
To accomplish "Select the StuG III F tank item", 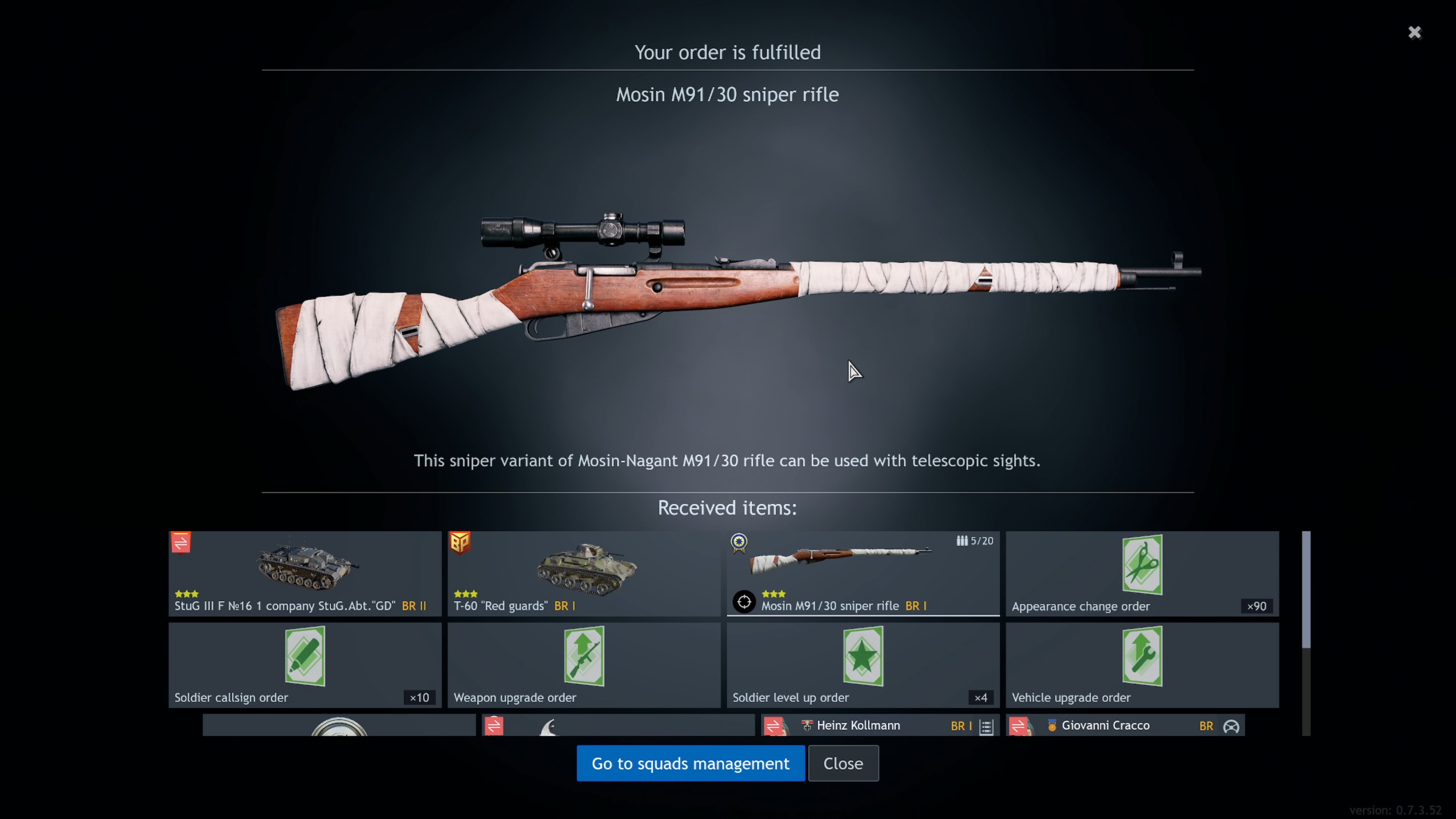I will pyautogui.click(x=304, y=573).
